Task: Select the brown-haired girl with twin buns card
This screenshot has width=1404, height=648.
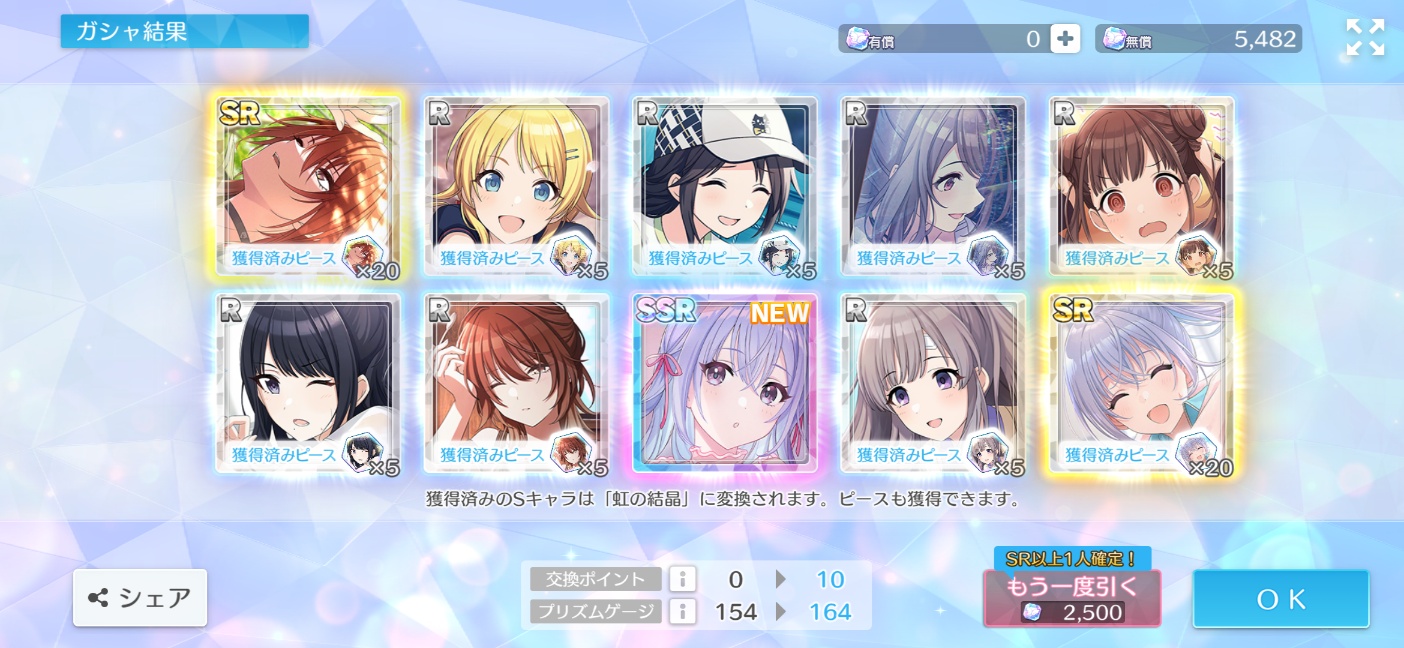Action: pos(1141,185)
